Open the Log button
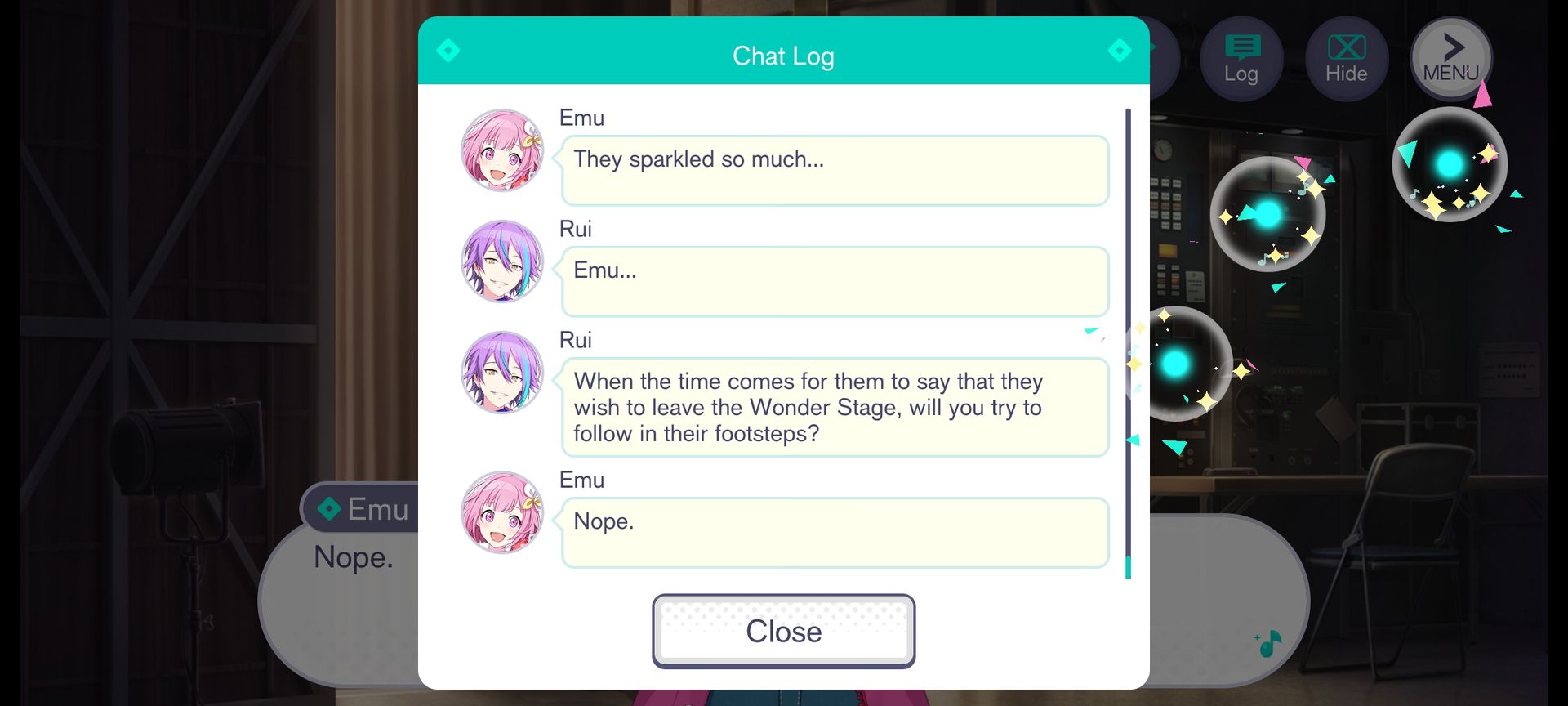The image size is (1568, 706). coord(1241,59)
